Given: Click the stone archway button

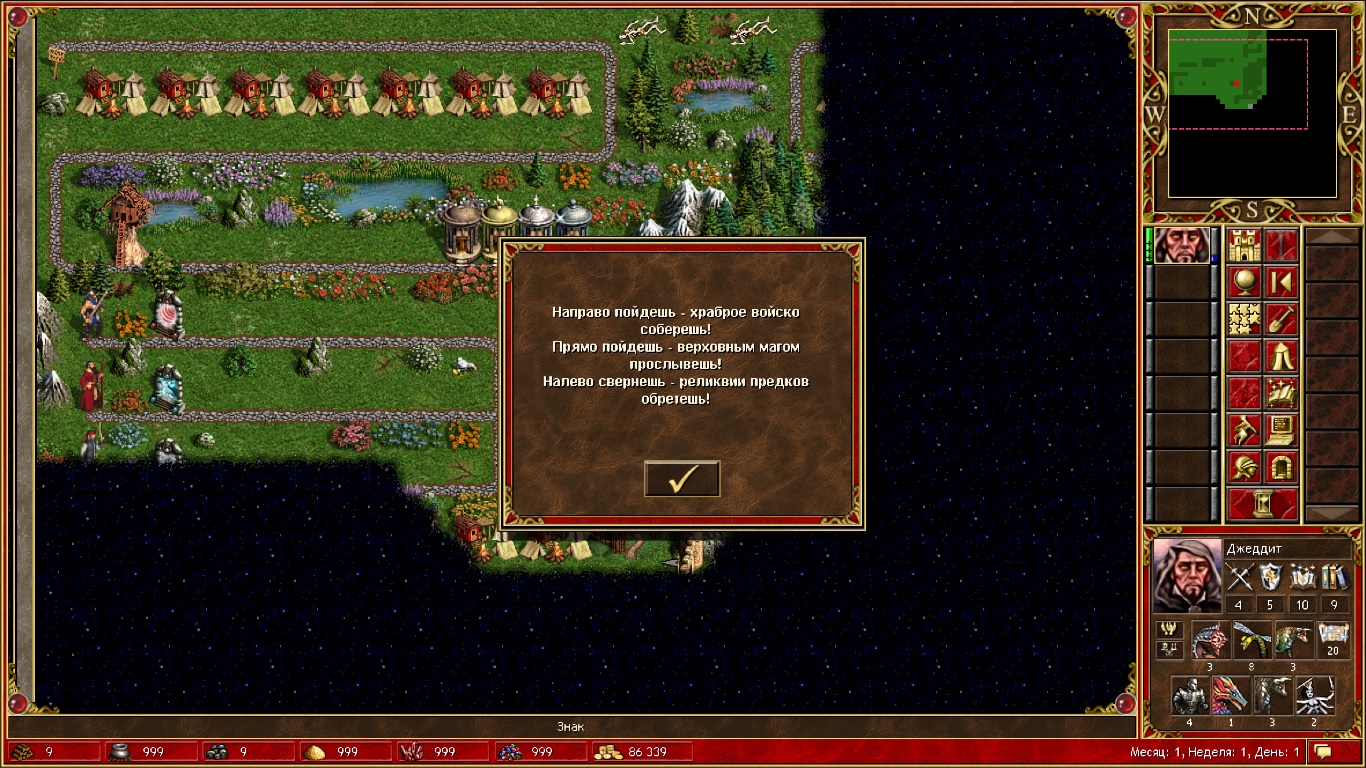Looking at the screenshot, I should (x=1281, y=468).
